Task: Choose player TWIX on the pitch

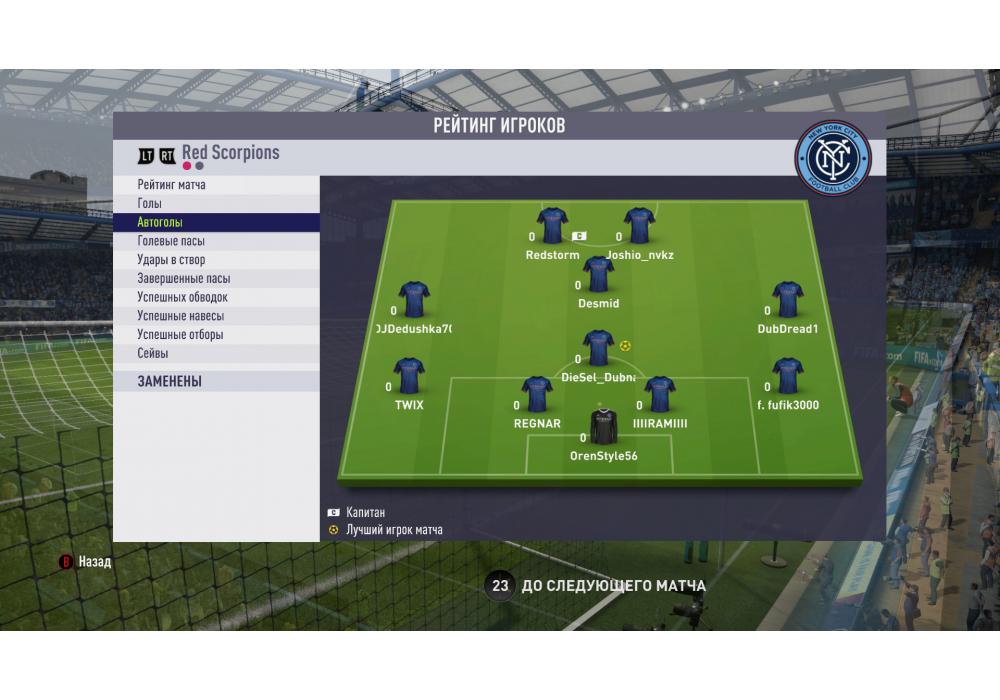Action: click(409, 377)
